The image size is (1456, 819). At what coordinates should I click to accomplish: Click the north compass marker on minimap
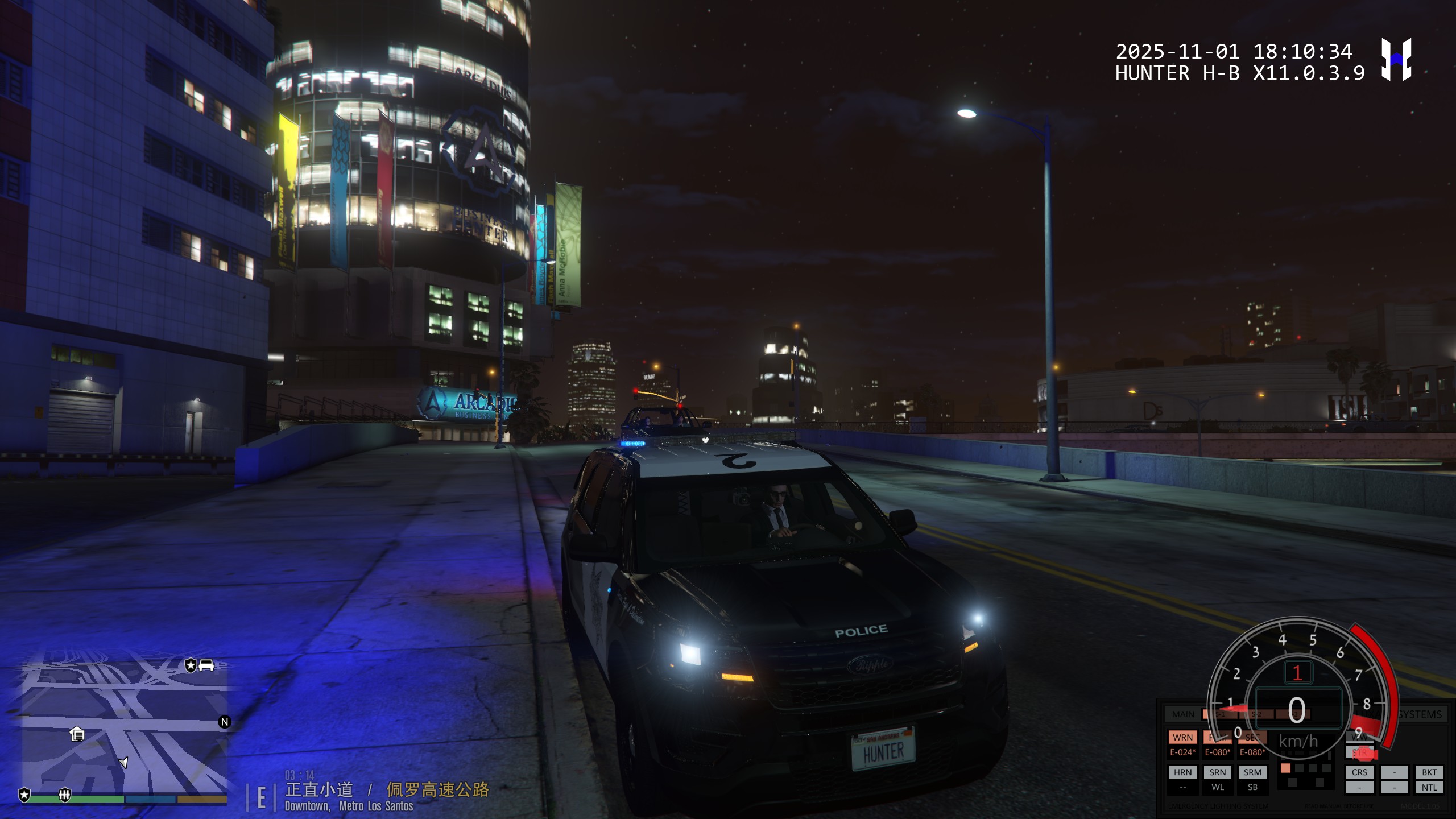[x=225, y=722]
